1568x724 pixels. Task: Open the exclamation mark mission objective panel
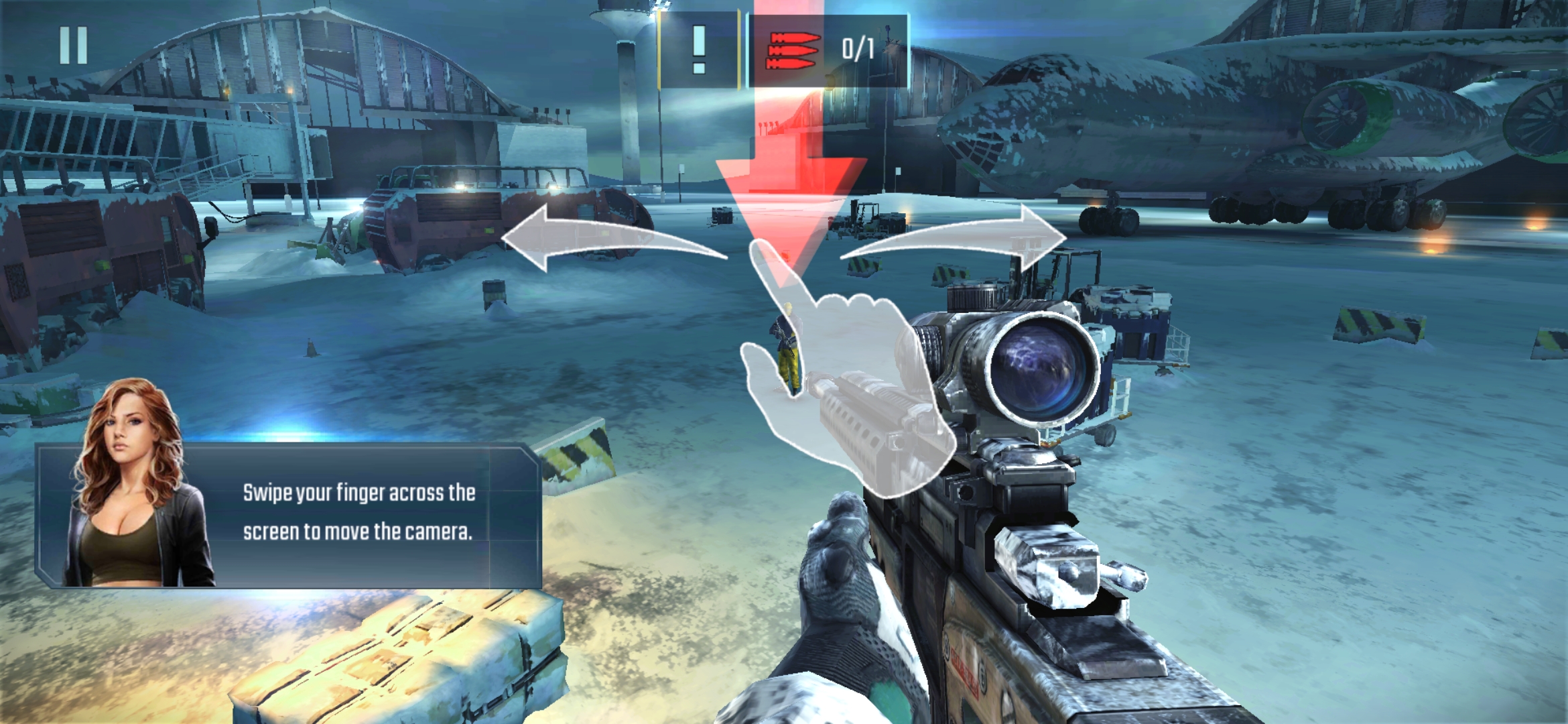pos(699,50)
